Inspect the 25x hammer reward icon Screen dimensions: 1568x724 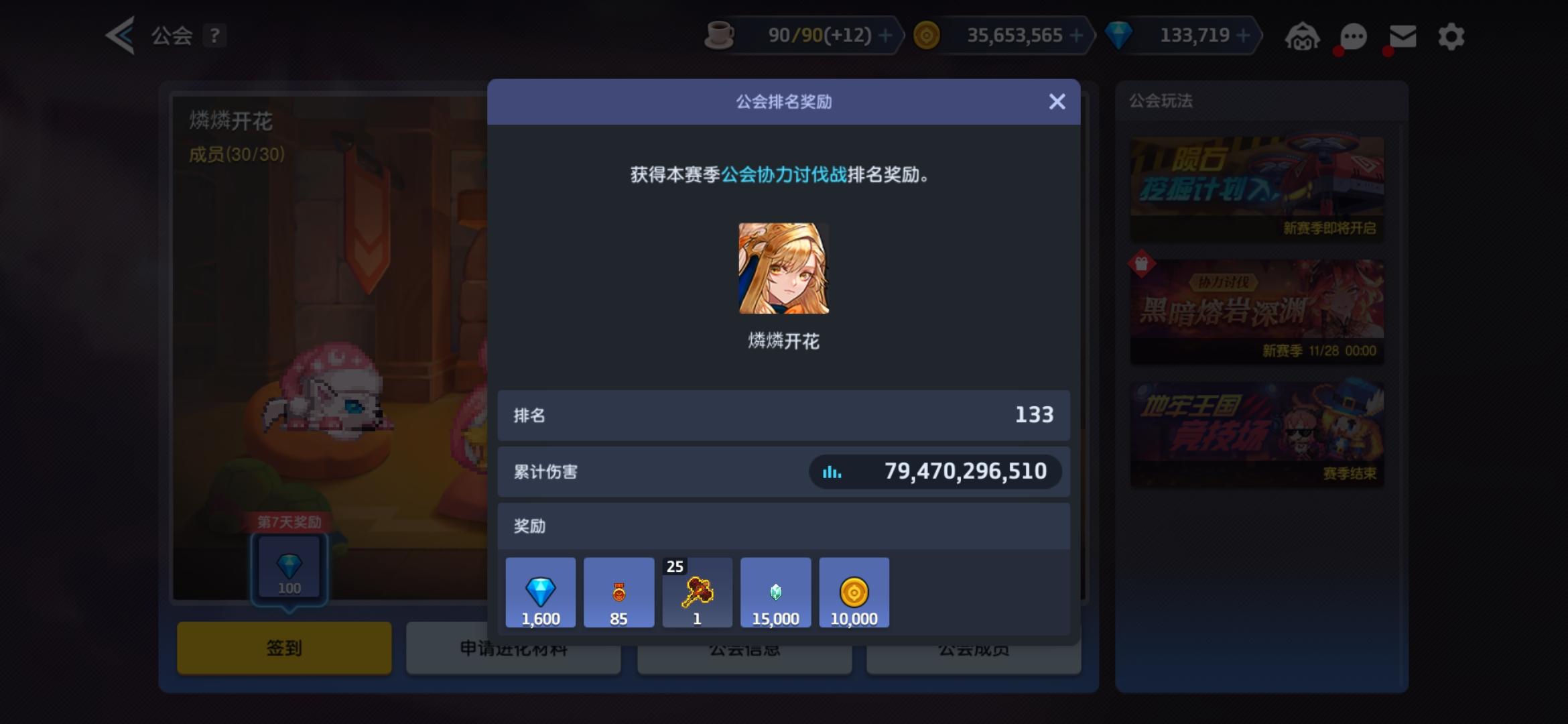tap(697, 592)
